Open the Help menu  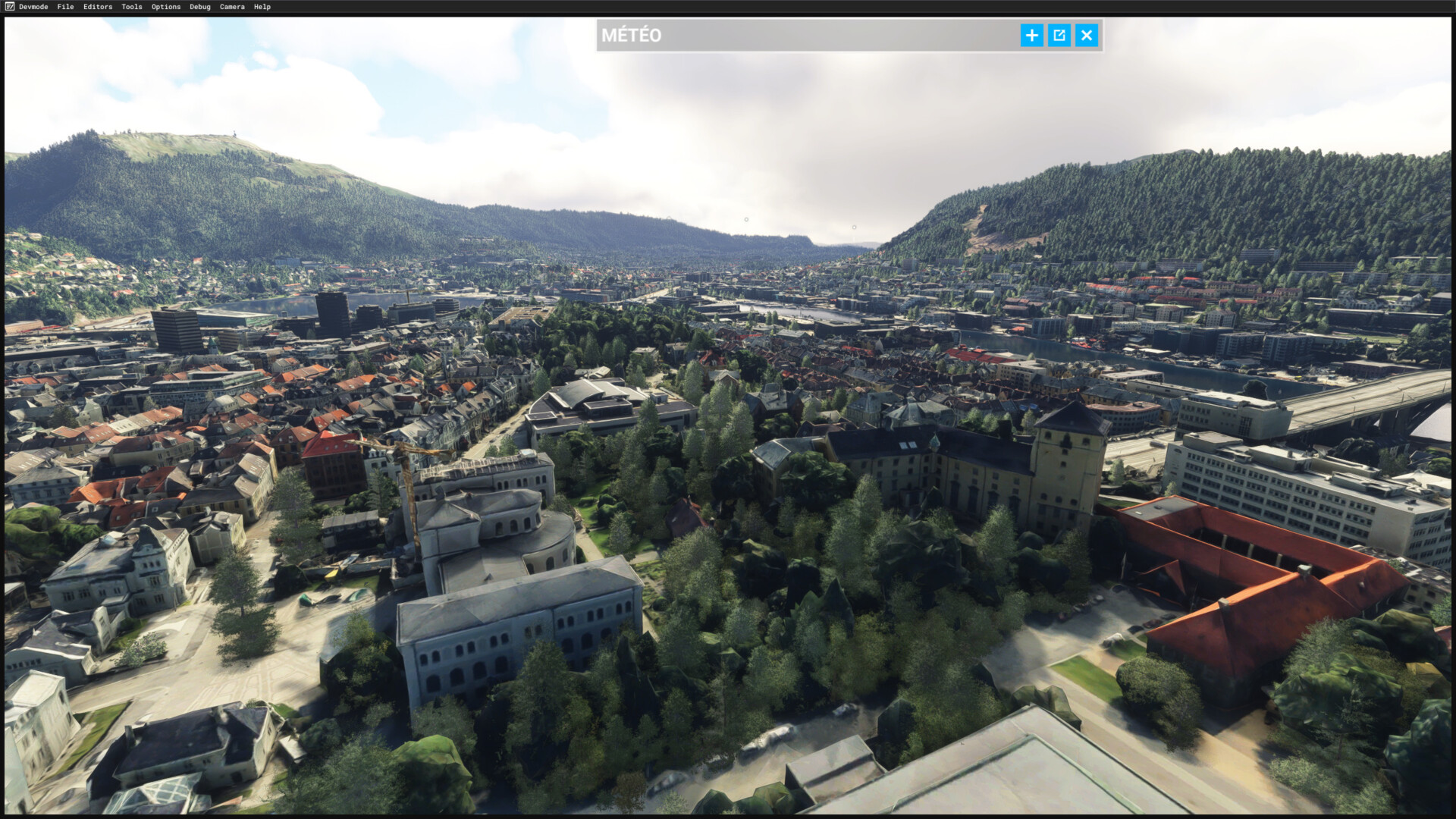click(262, 7)
